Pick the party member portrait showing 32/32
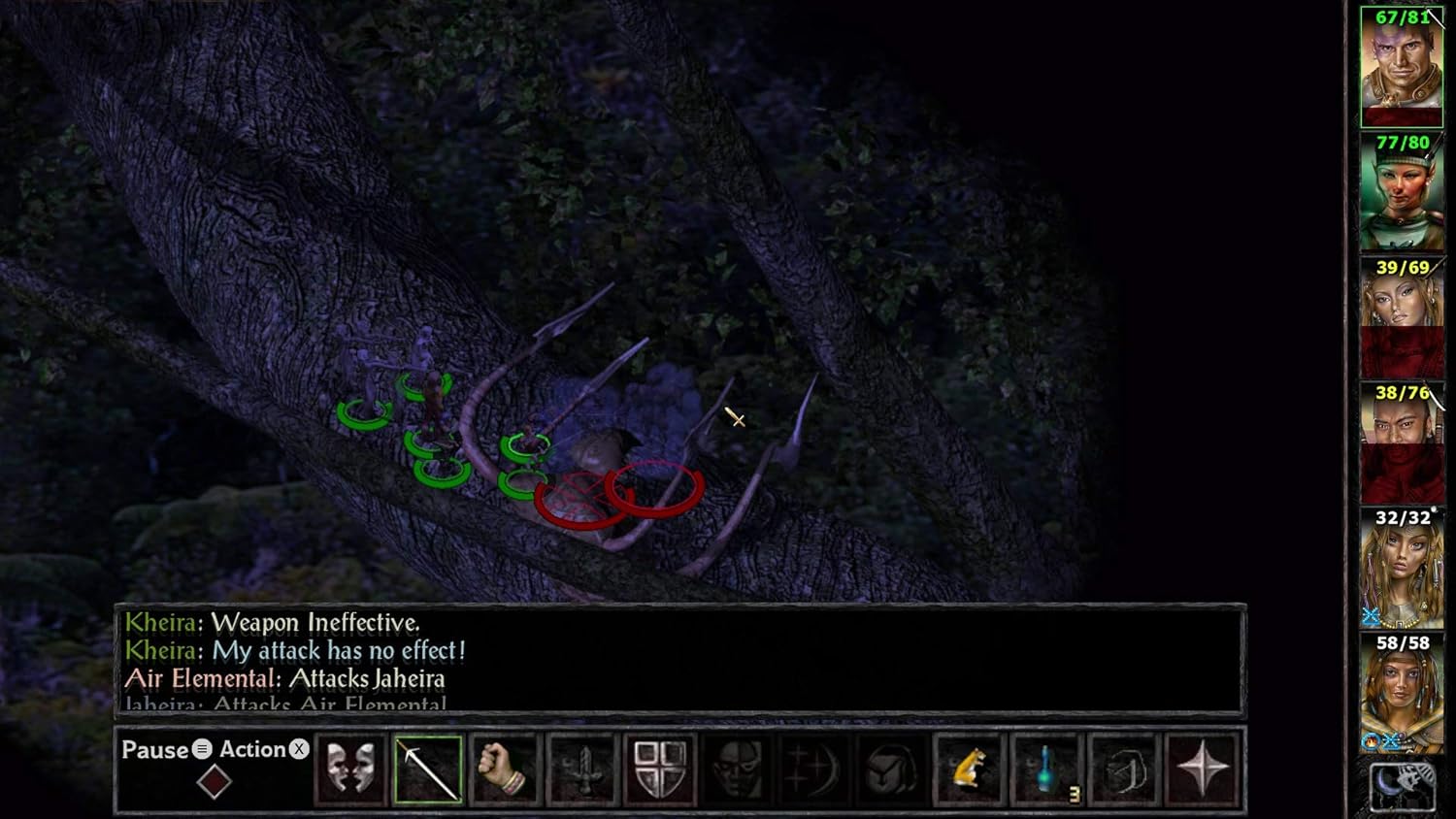 pos(1402,568)
